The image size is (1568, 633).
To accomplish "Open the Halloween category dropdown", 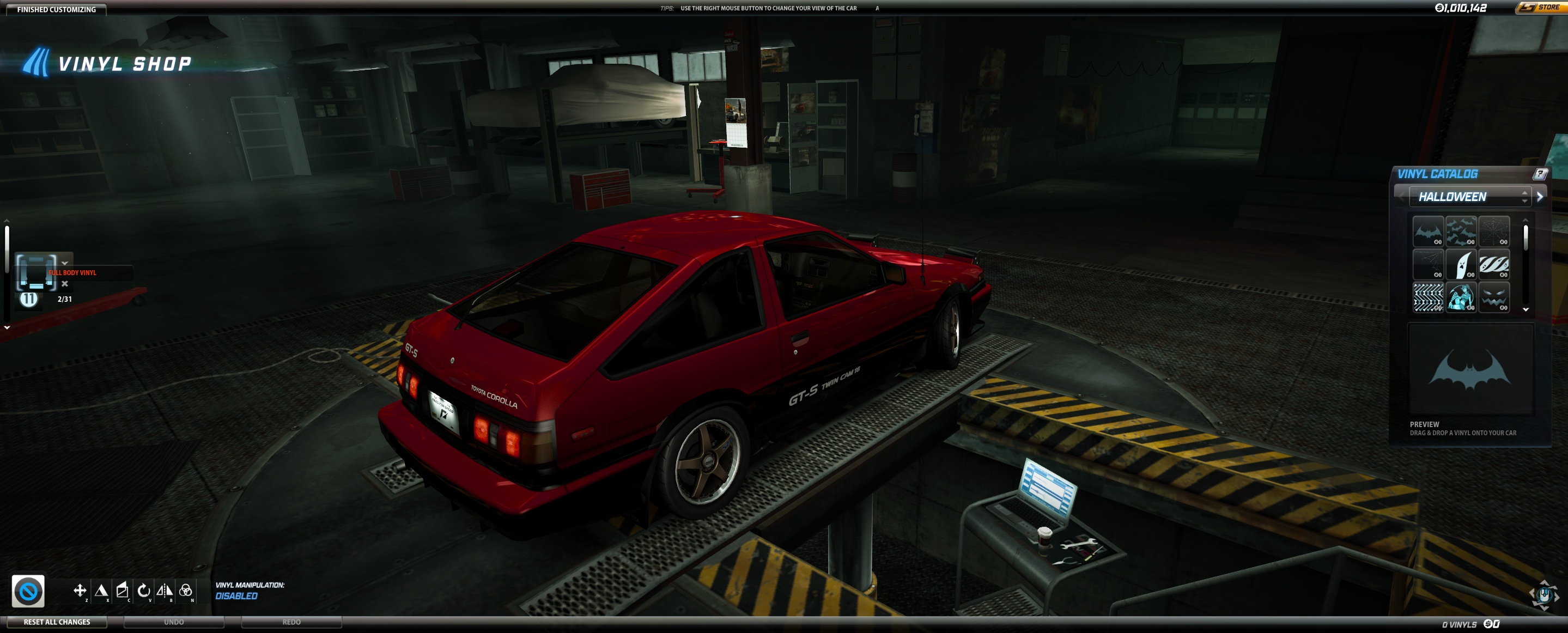I will pyautogui.click(x=1469, y=197).
